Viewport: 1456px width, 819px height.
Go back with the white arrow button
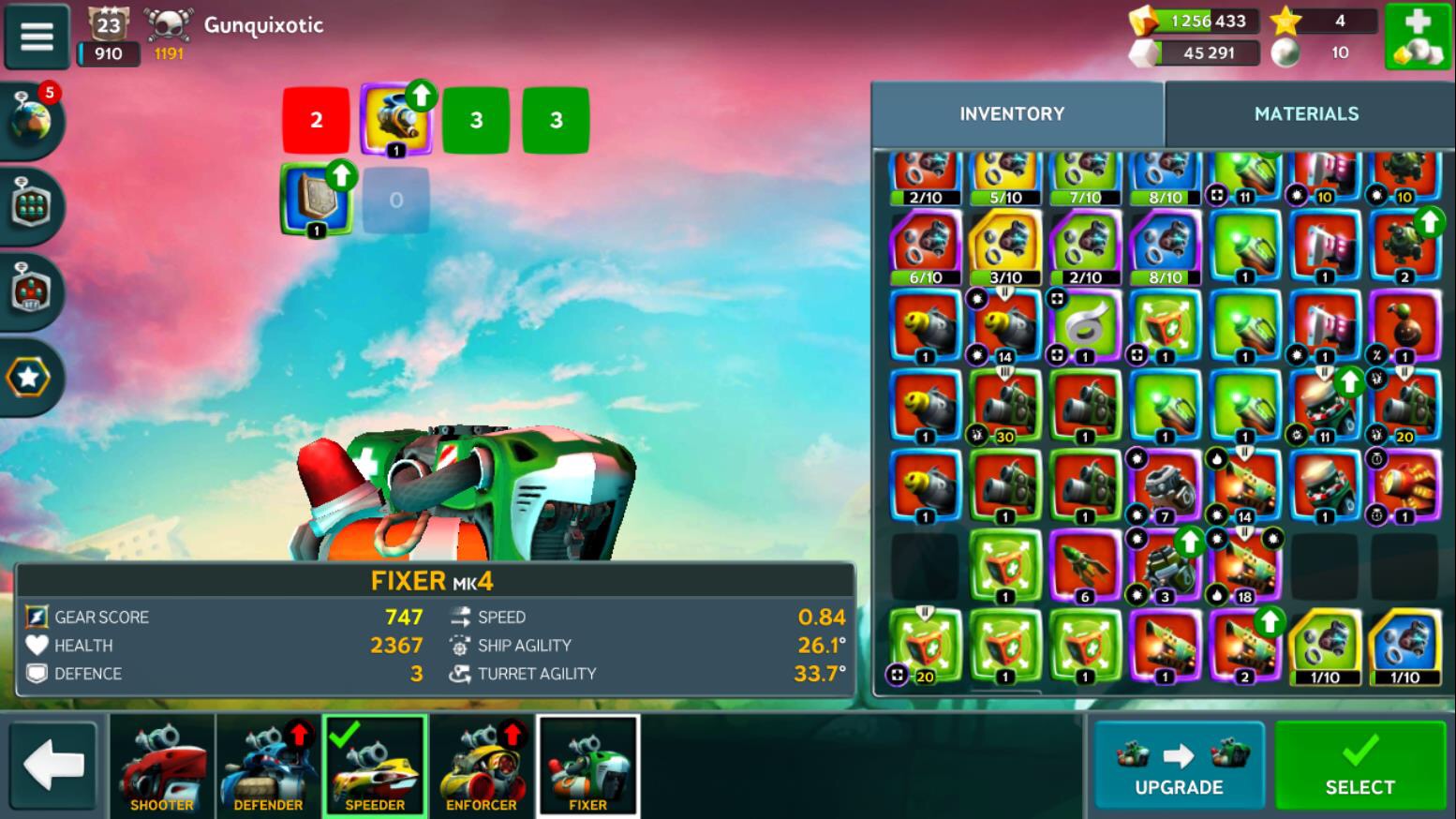53,765
